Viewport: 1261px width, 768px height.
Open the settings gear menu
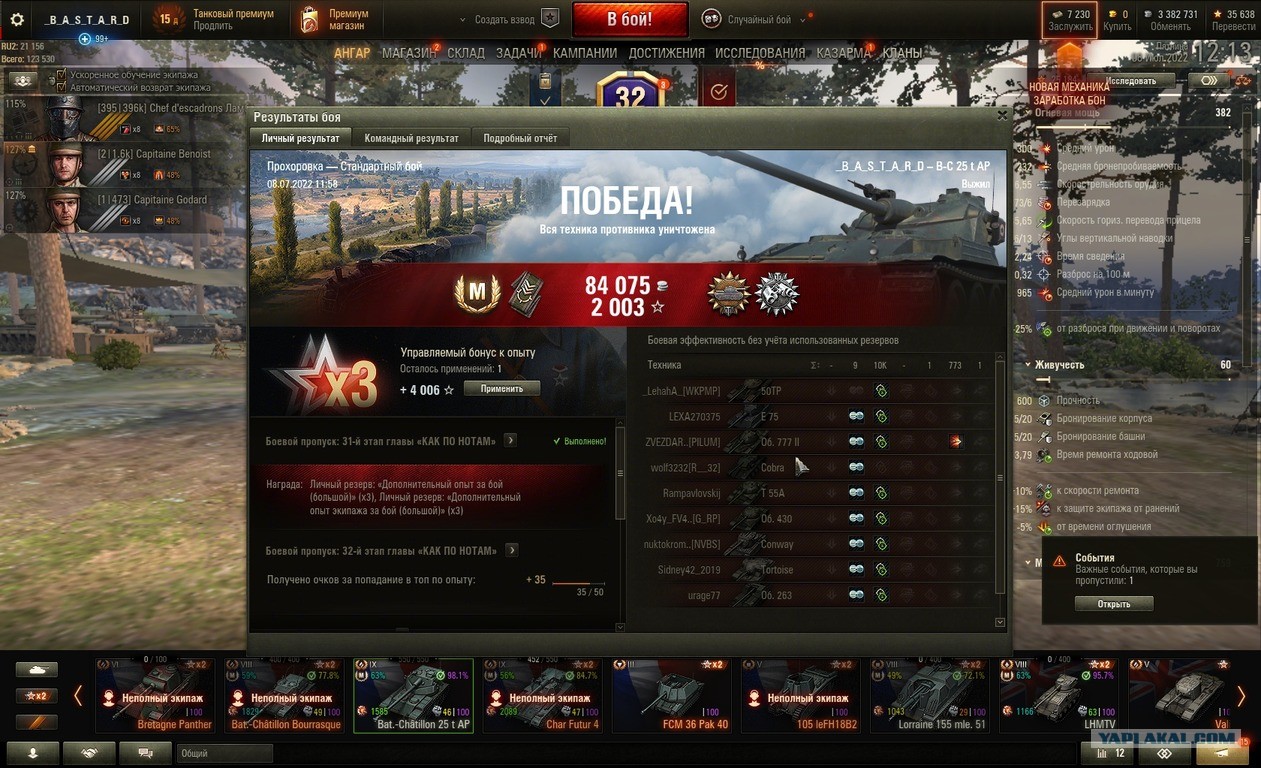pyautogui.click(x=17, y=19)
